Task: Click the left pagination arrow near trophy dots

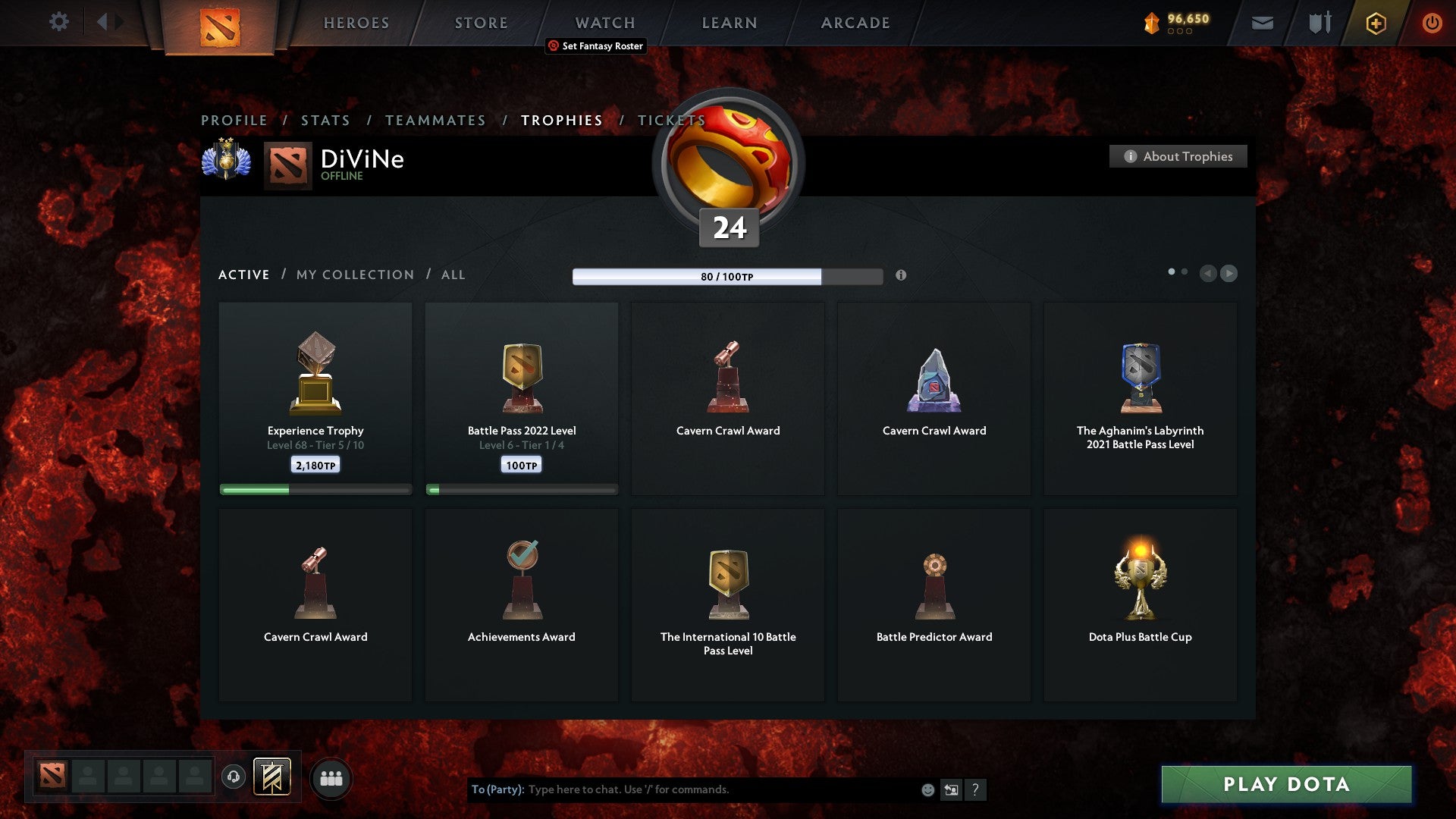Action: tap(1209, 274)
